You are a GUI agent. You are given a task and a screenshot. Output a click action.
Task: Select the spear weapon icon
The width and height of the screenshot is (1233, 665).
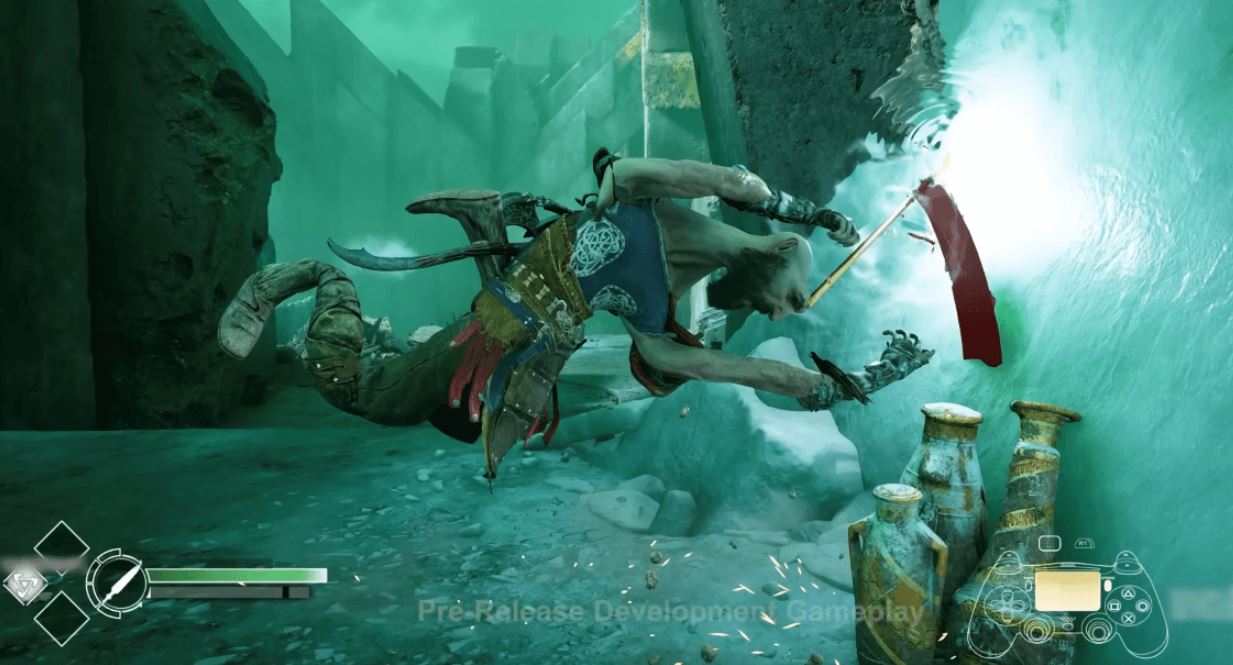tap(117, 582)
